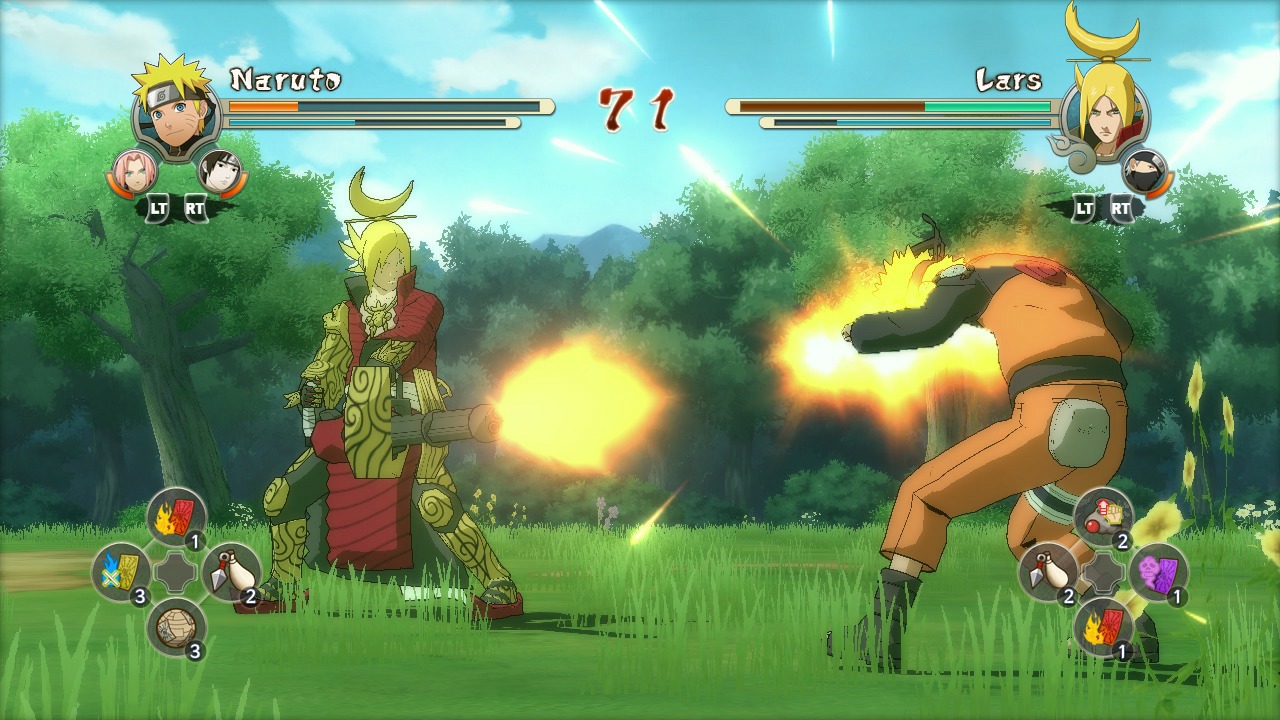The image size is (1280, 720).
Task: Toggle Sai as active support character
Action: click(220, 170)
